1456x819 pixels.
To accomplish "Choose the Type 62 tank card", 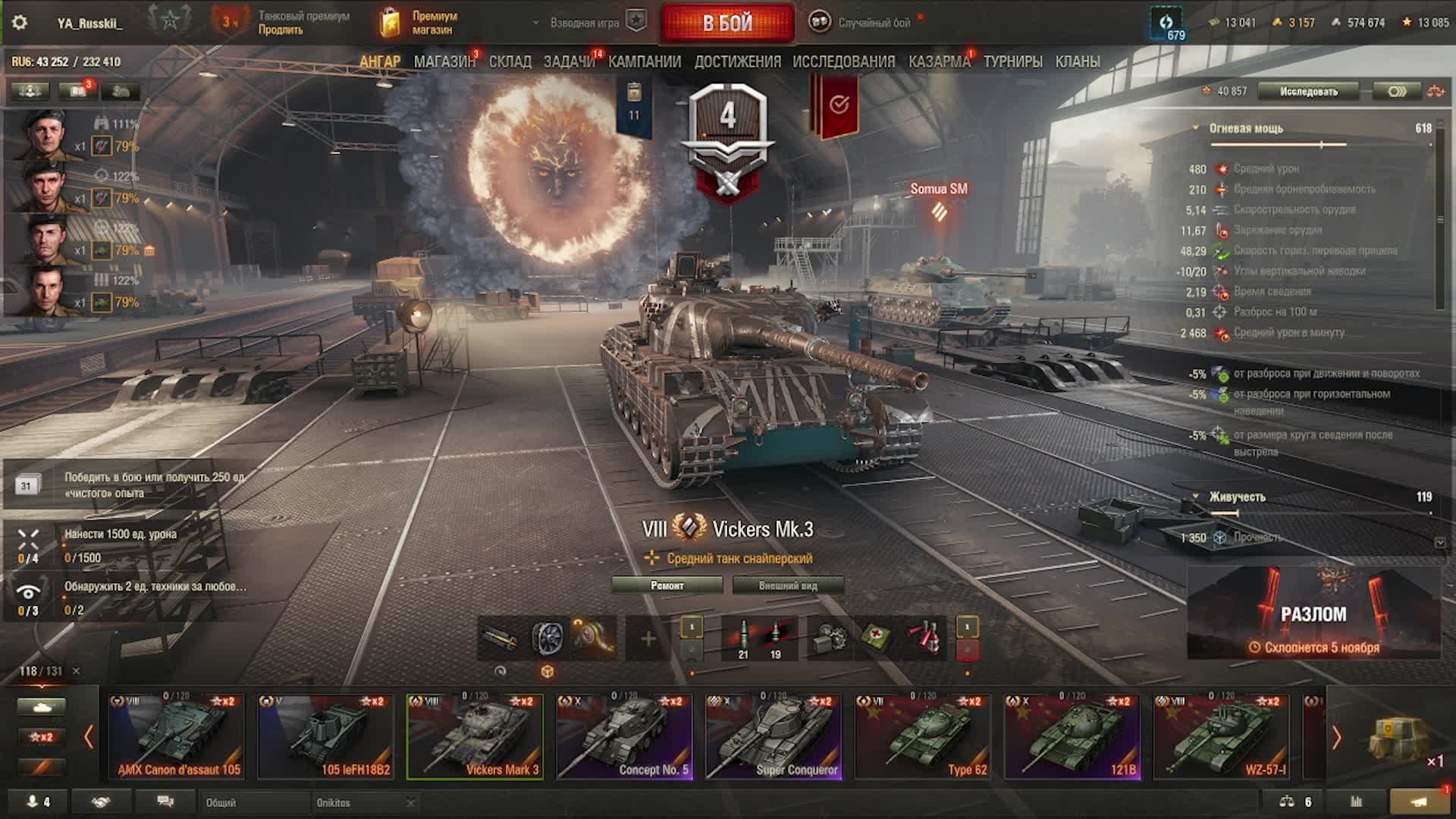I will (x=922, y=737).
